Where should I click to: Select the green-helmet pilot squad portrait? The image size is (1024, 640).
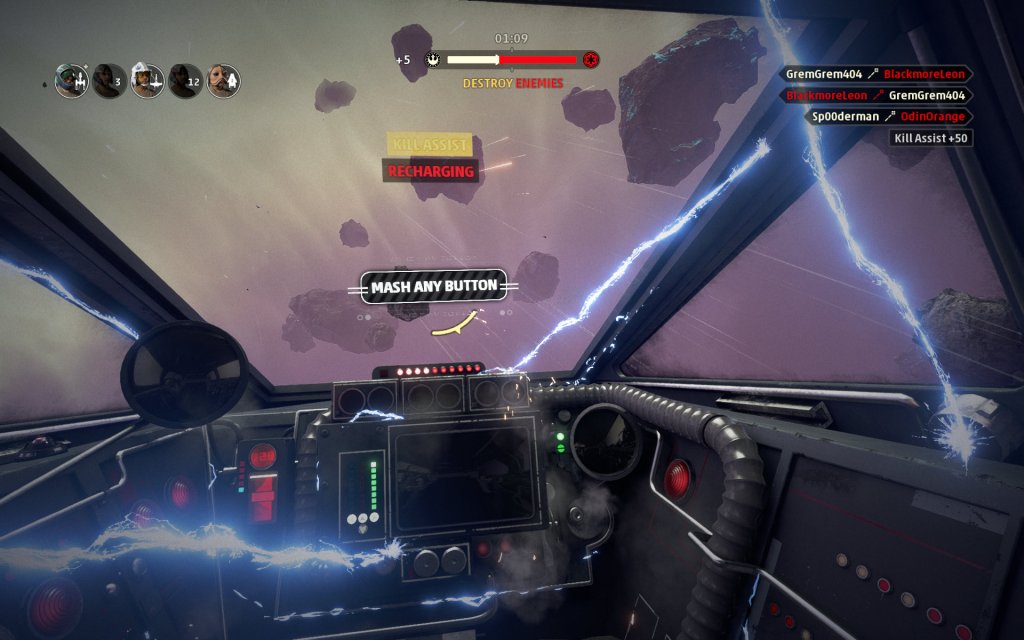point(71,81)
